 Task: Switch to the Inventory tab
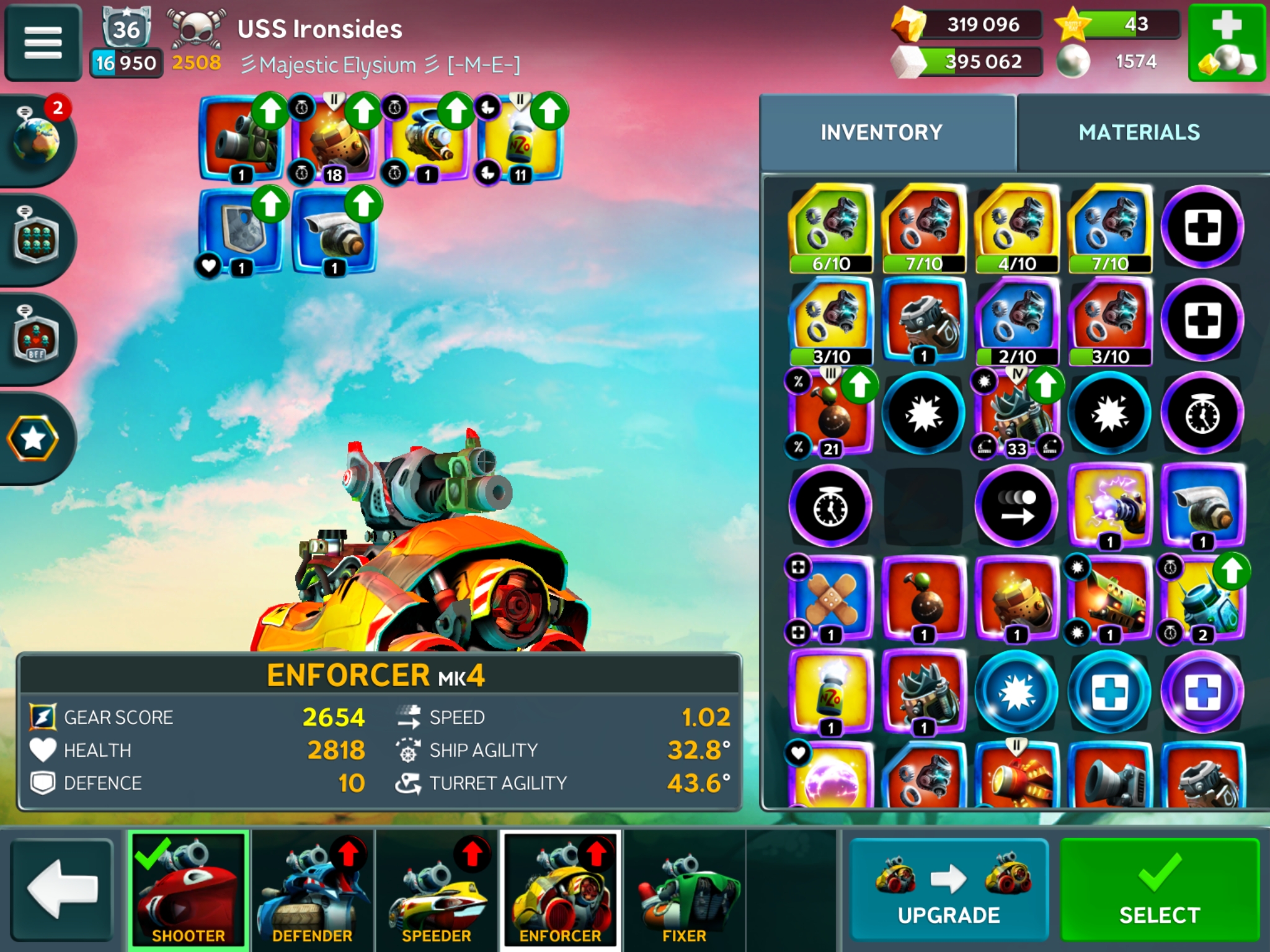pyautogui.click(x=881, y=133)
